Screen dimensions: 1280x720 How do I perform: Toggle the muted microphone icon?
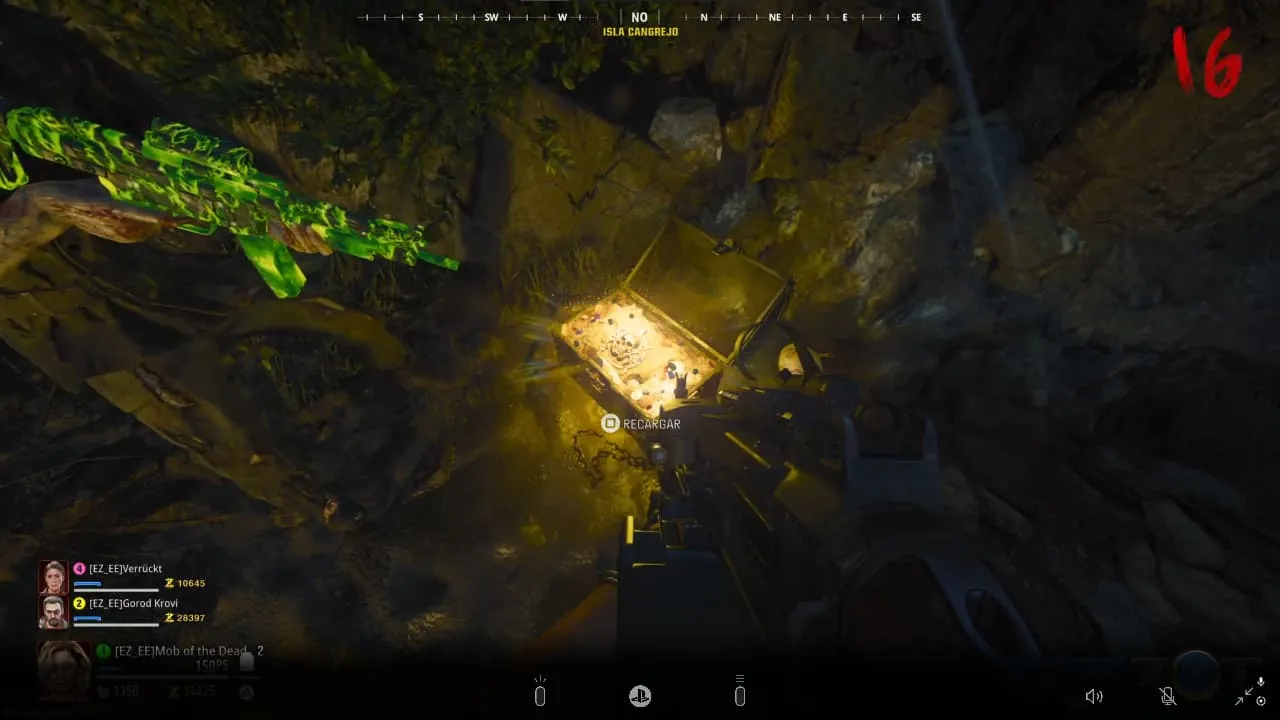click(x=1166, y=696)
